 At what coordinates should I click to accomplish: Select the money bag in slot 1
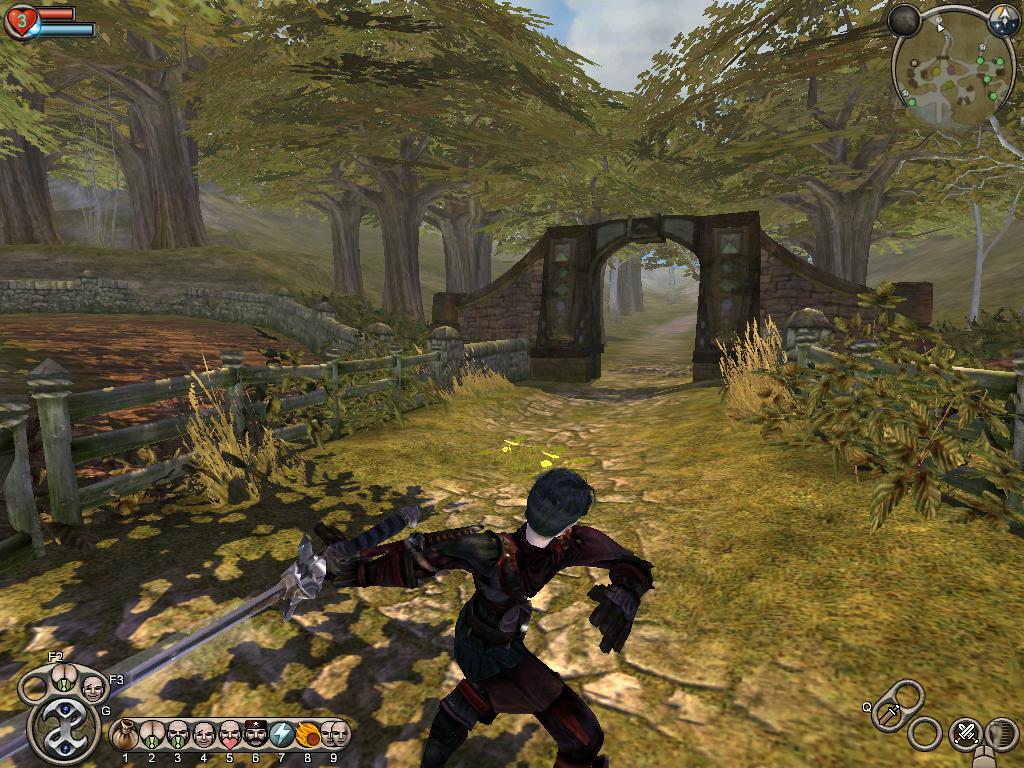125,735
